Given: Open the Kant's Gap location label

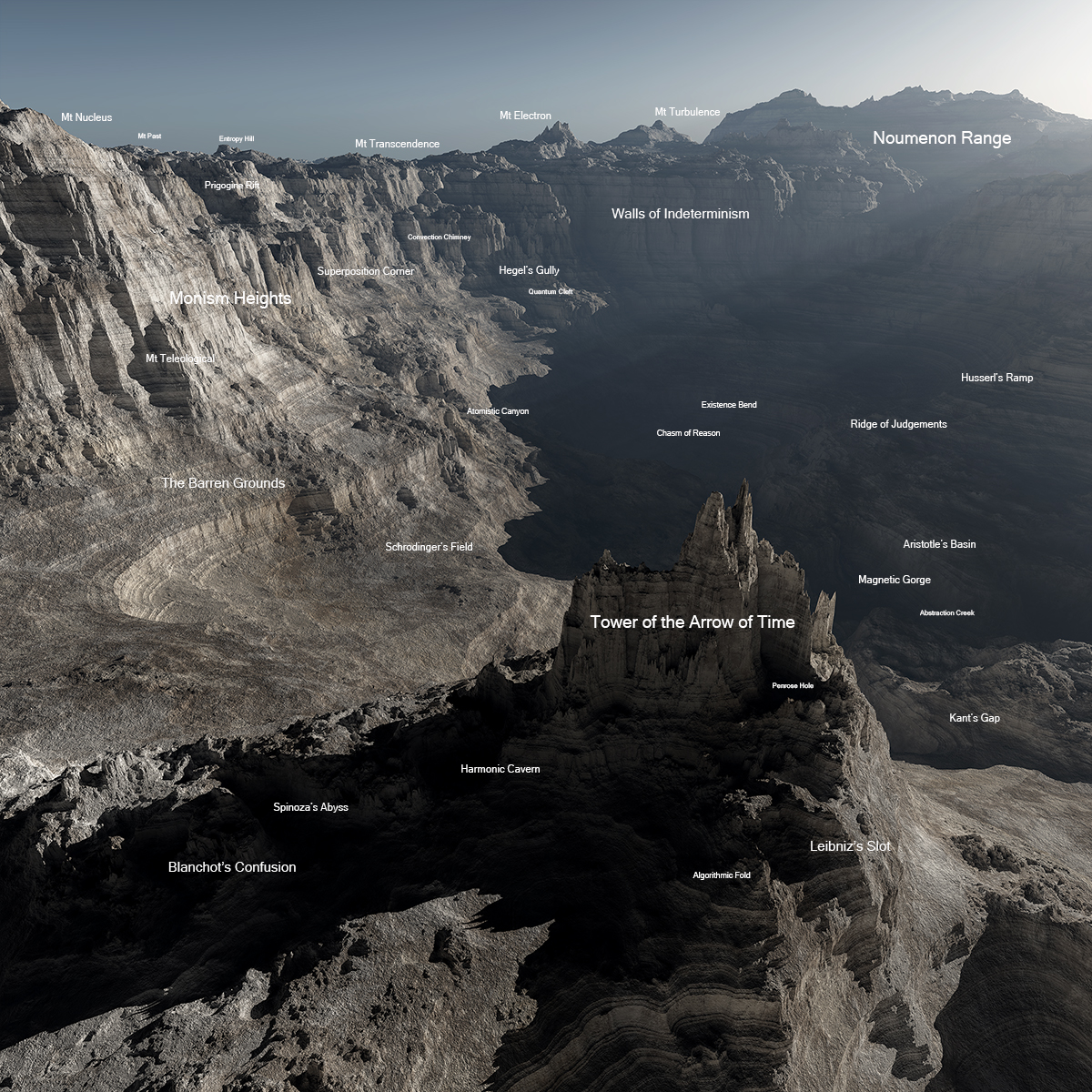Looking at the screenshot, I should click(x=974, y=718).
